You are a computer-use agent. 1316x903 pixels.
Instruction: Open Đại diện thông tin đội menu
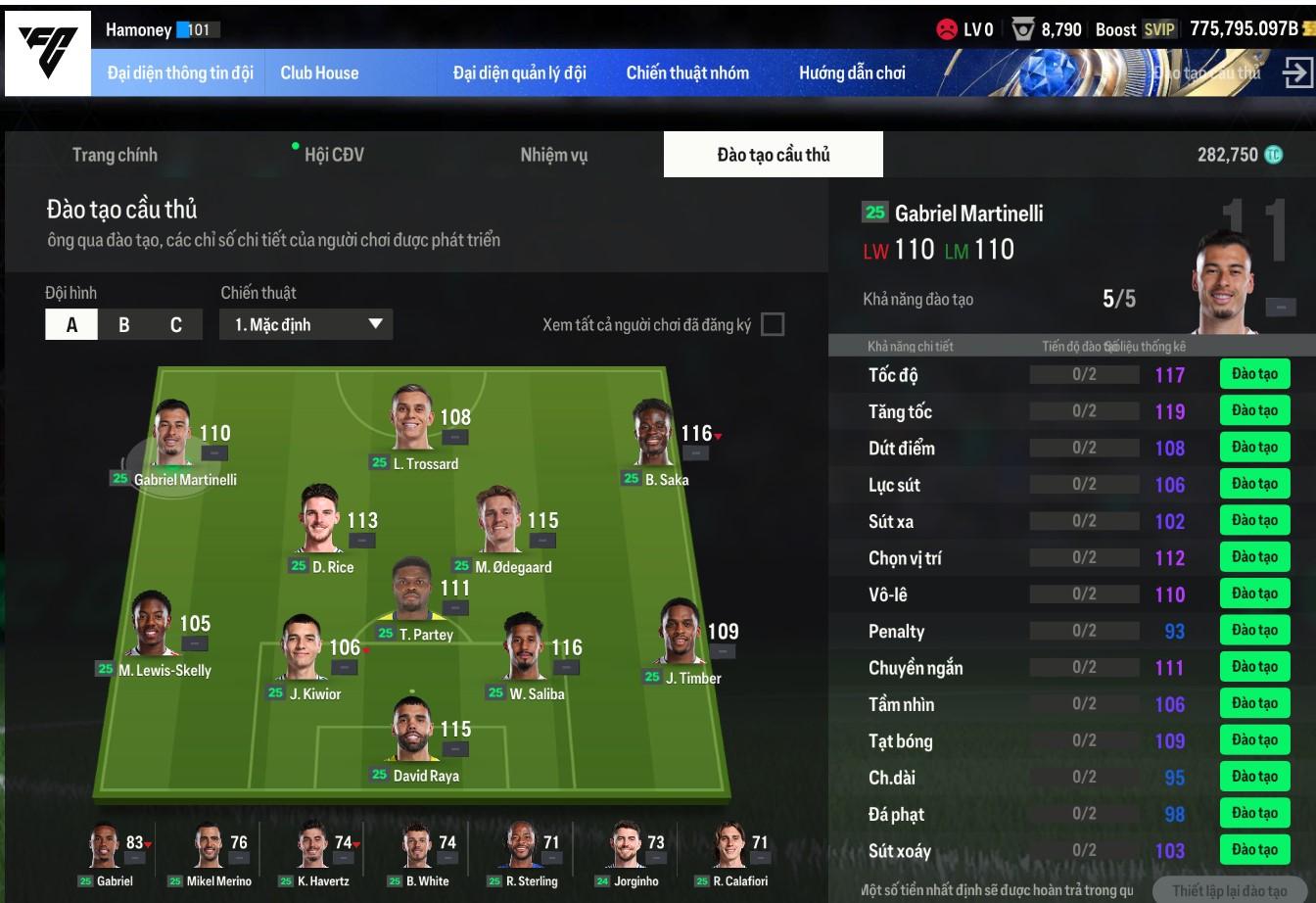pos(180,73)
